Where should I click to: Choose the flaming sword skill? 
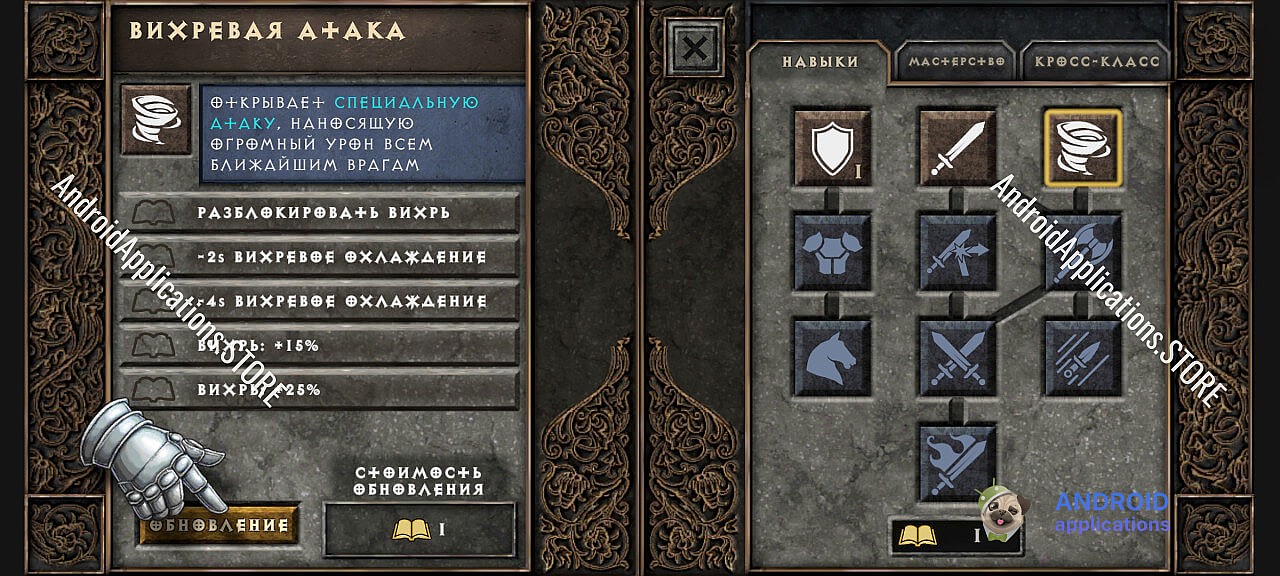[957, 461]
